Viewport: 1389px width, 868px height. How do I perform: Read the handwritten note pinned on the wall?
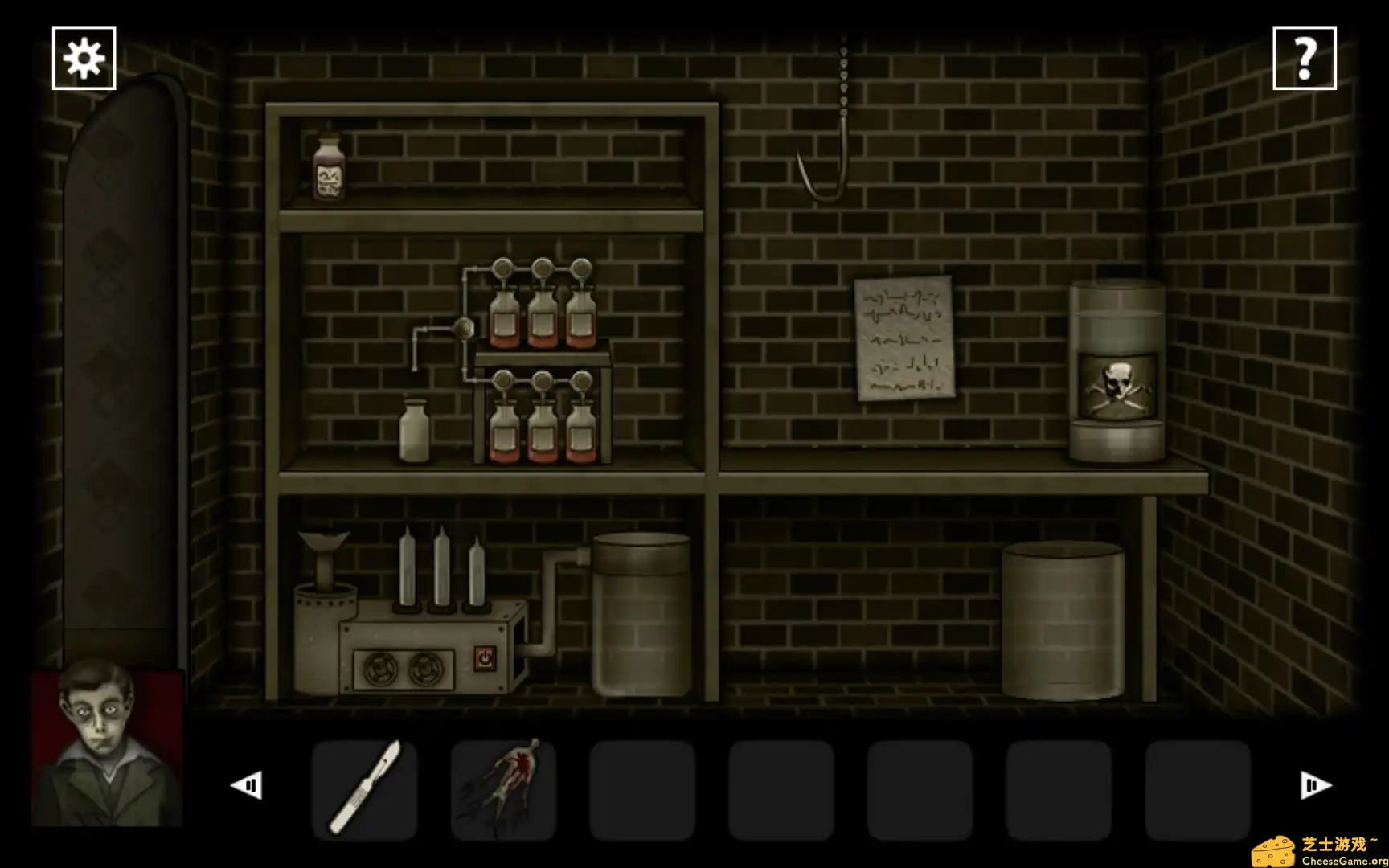[902, 338]
